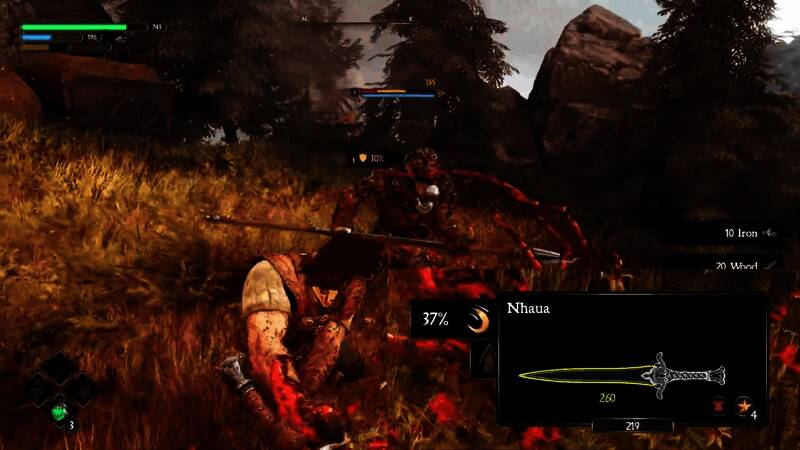
Task: Click the up arrow icon beside the weapon card
Action: pos(484,360)
